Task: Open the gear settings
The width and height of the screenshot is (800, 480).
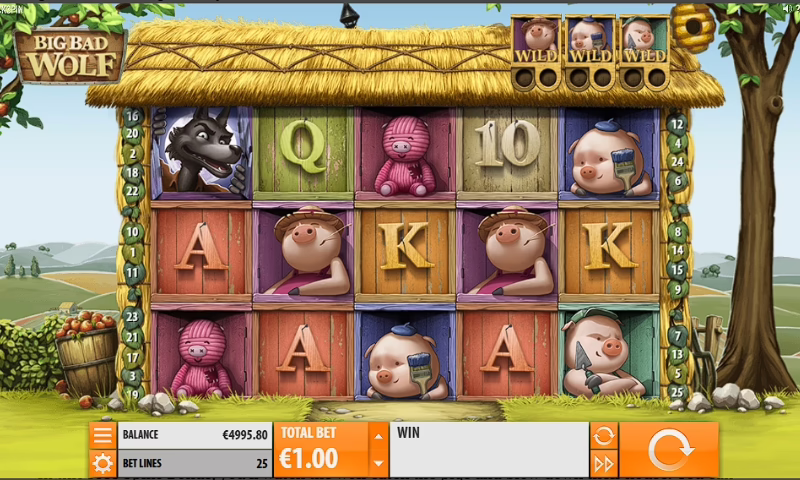Action: click(x=103, y=463)
